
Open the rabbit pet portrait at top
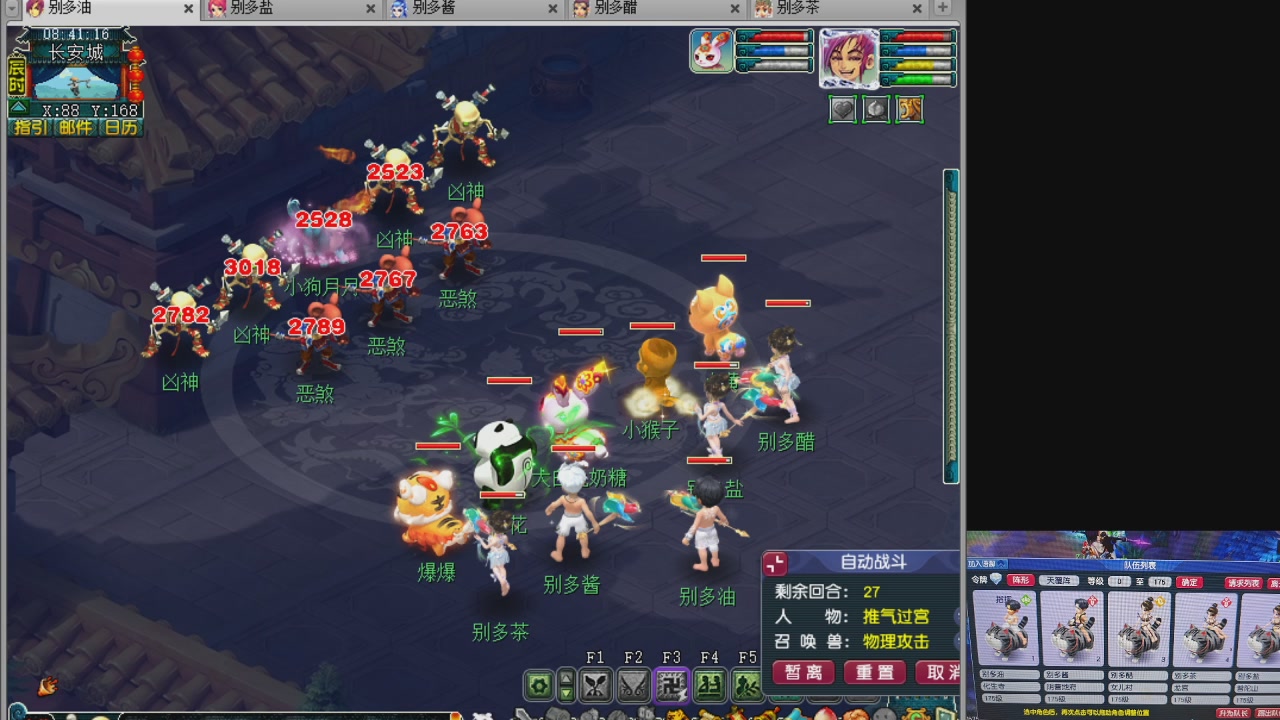[x=709, y=52]
